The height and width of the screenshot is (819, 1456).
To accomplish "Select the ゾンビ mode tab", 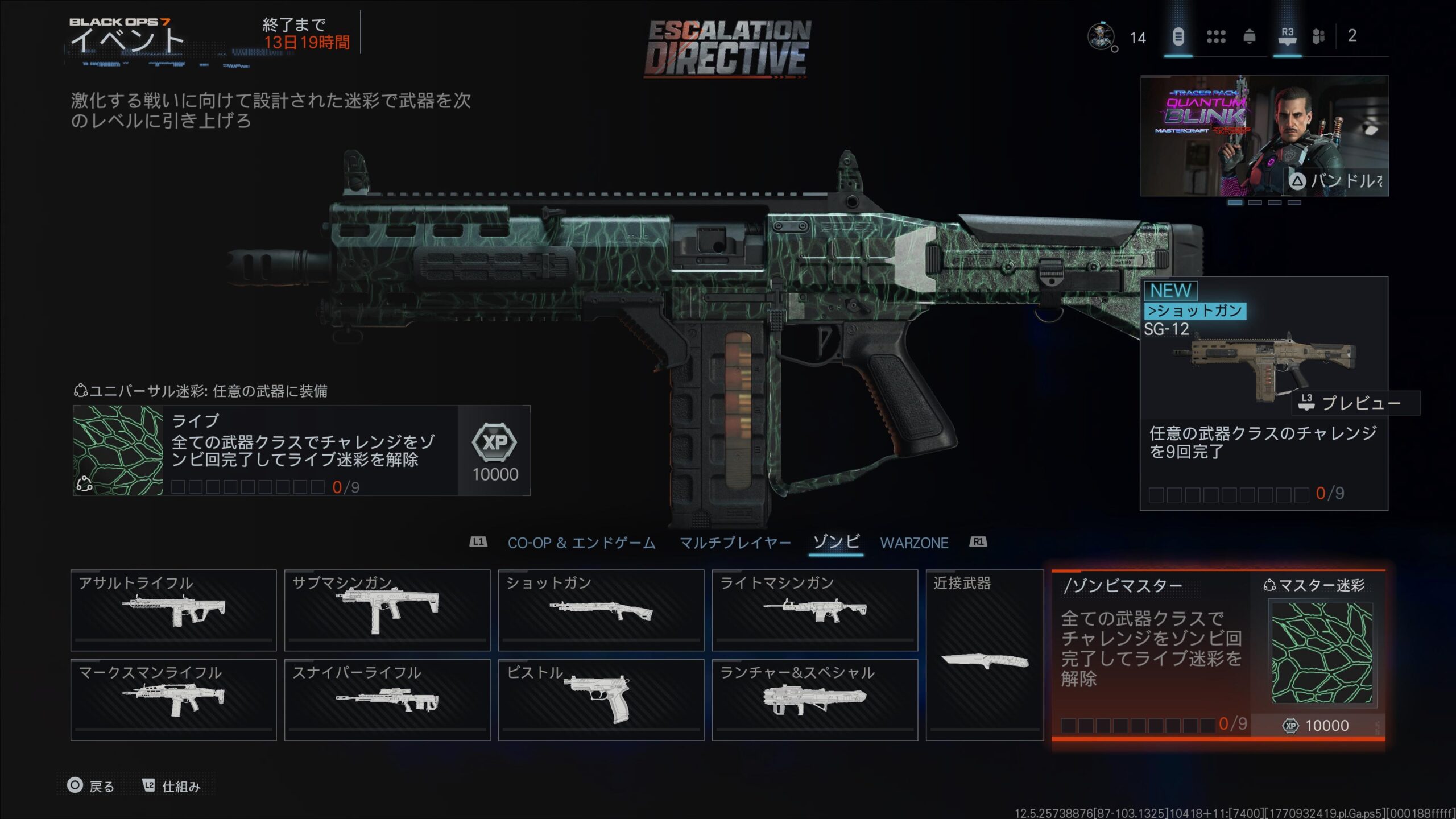I will point(836,542).
